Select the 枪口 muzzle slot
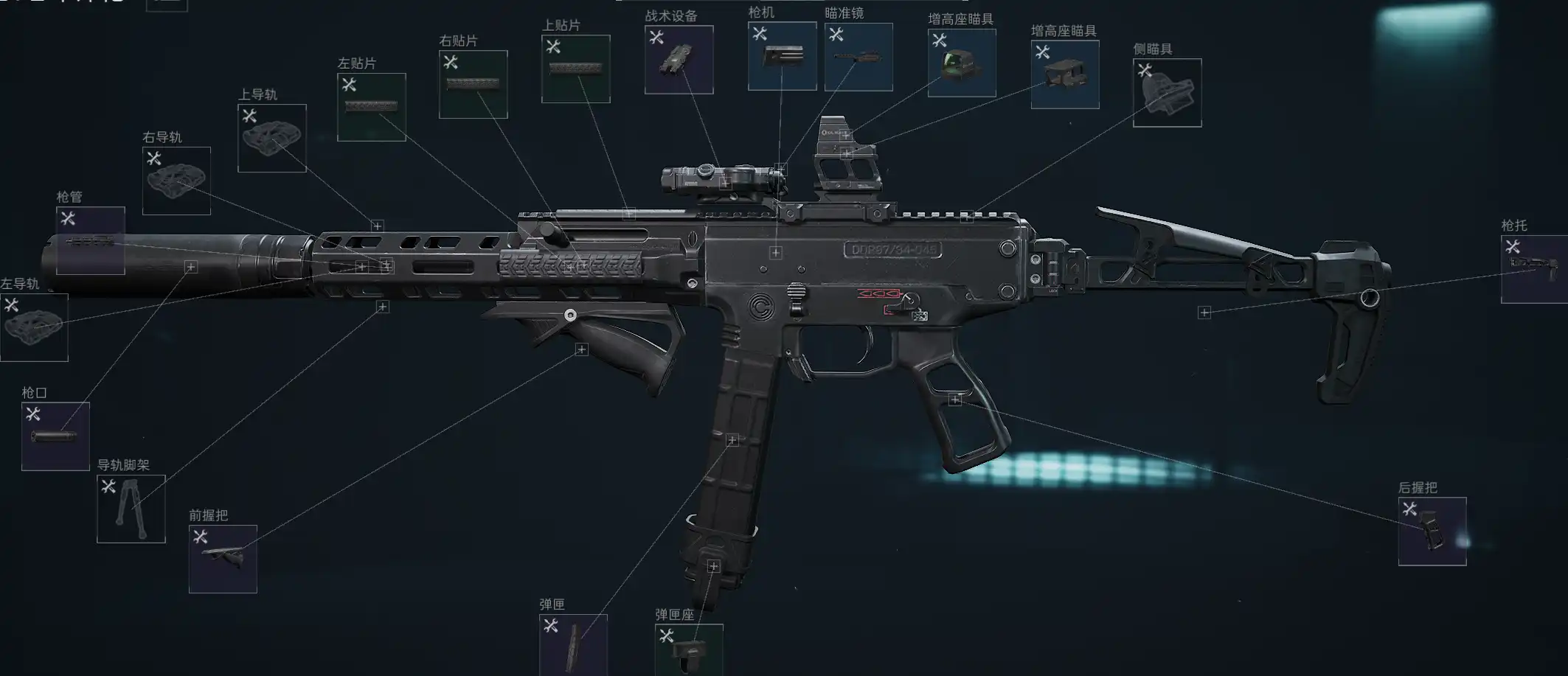Image resolution: width=1568 pixels, height=676 pixels. coord(55,436)
